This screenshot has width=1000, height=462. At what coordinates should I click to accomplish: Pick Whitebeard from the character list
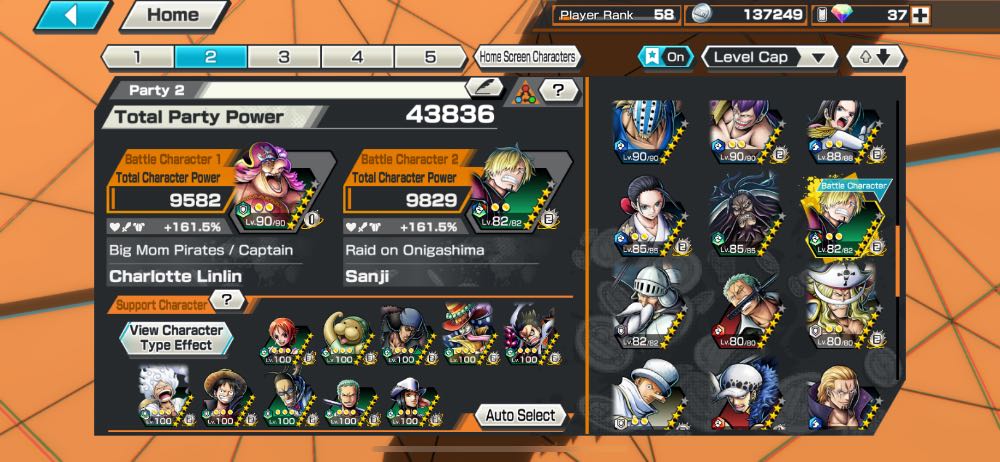coord(843,303)
